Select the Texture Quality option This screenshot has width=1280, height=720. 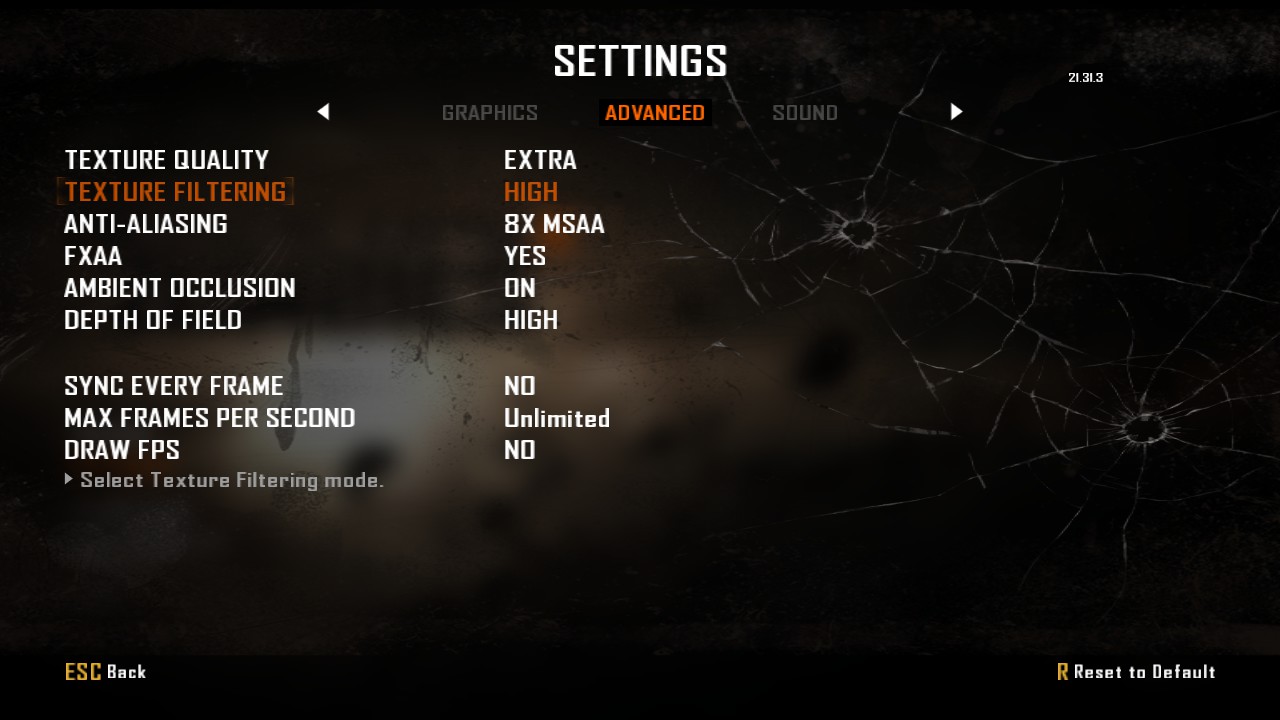[166, 160]
